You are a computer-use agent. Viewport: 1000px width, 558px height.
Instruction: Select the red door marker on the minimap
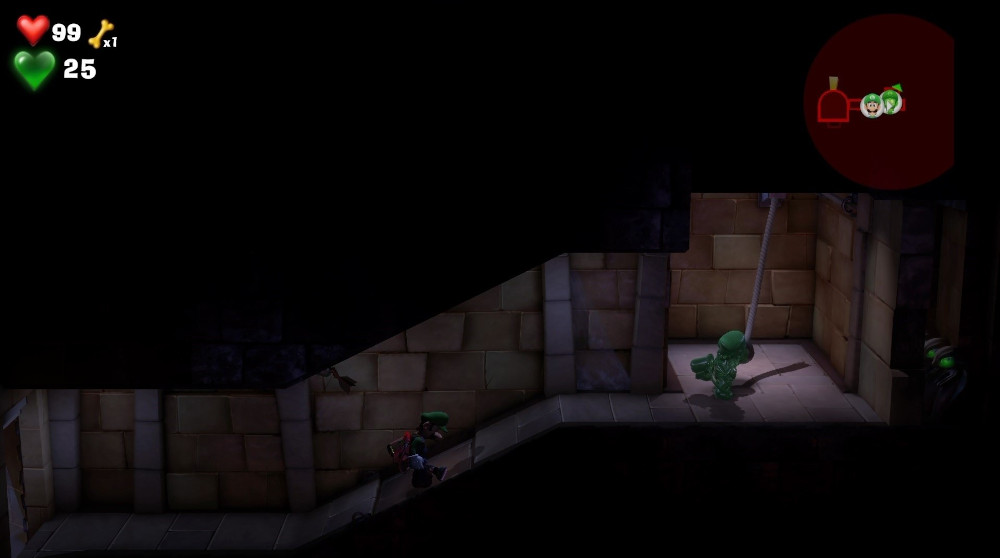tap(833, 104)
